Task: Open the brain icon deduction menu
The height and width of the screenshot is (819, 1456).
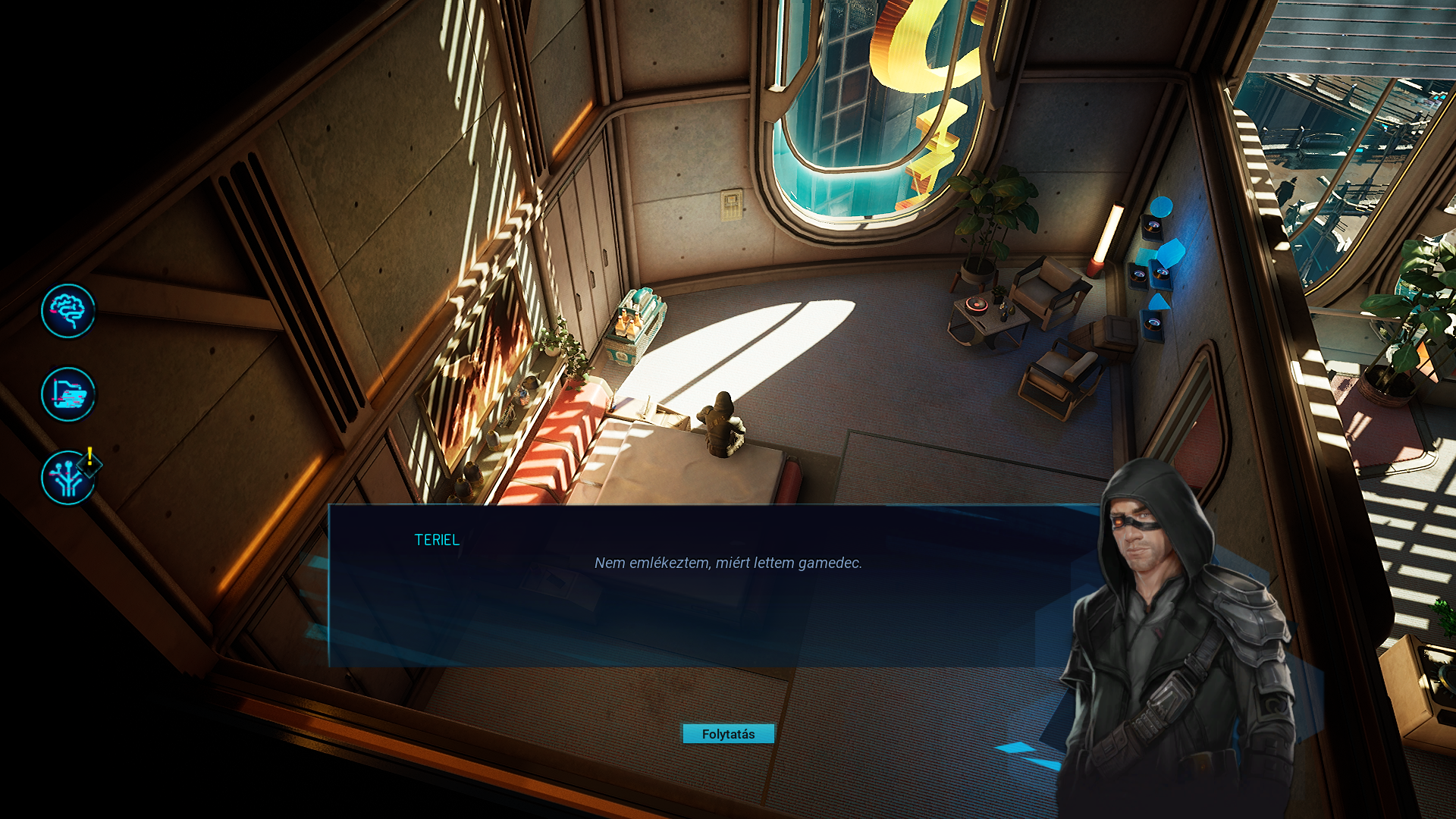Action: (x=68, y=311)
